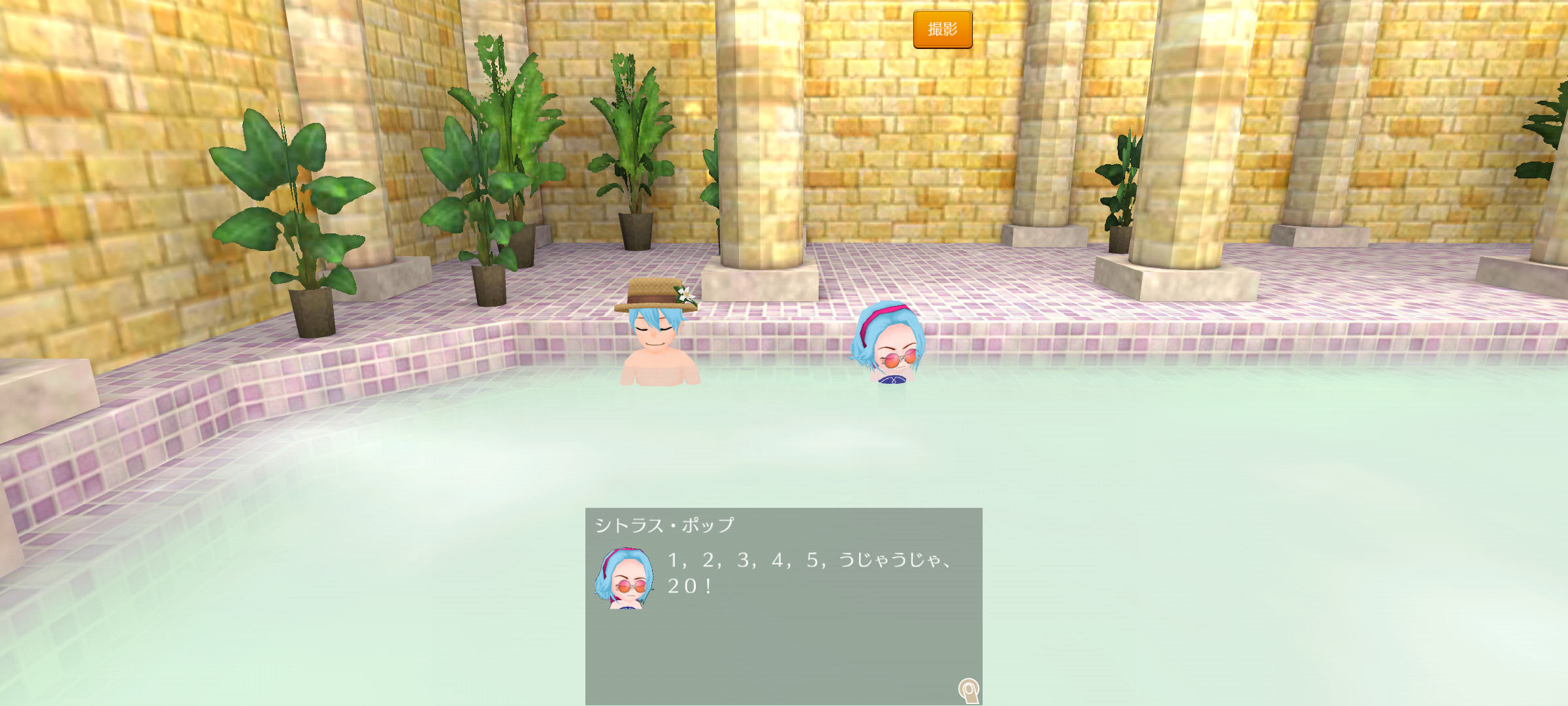Screen dimensions: 1568x706
Task: Tap the dialogue advance finger icon
Action: click(969, 690)
